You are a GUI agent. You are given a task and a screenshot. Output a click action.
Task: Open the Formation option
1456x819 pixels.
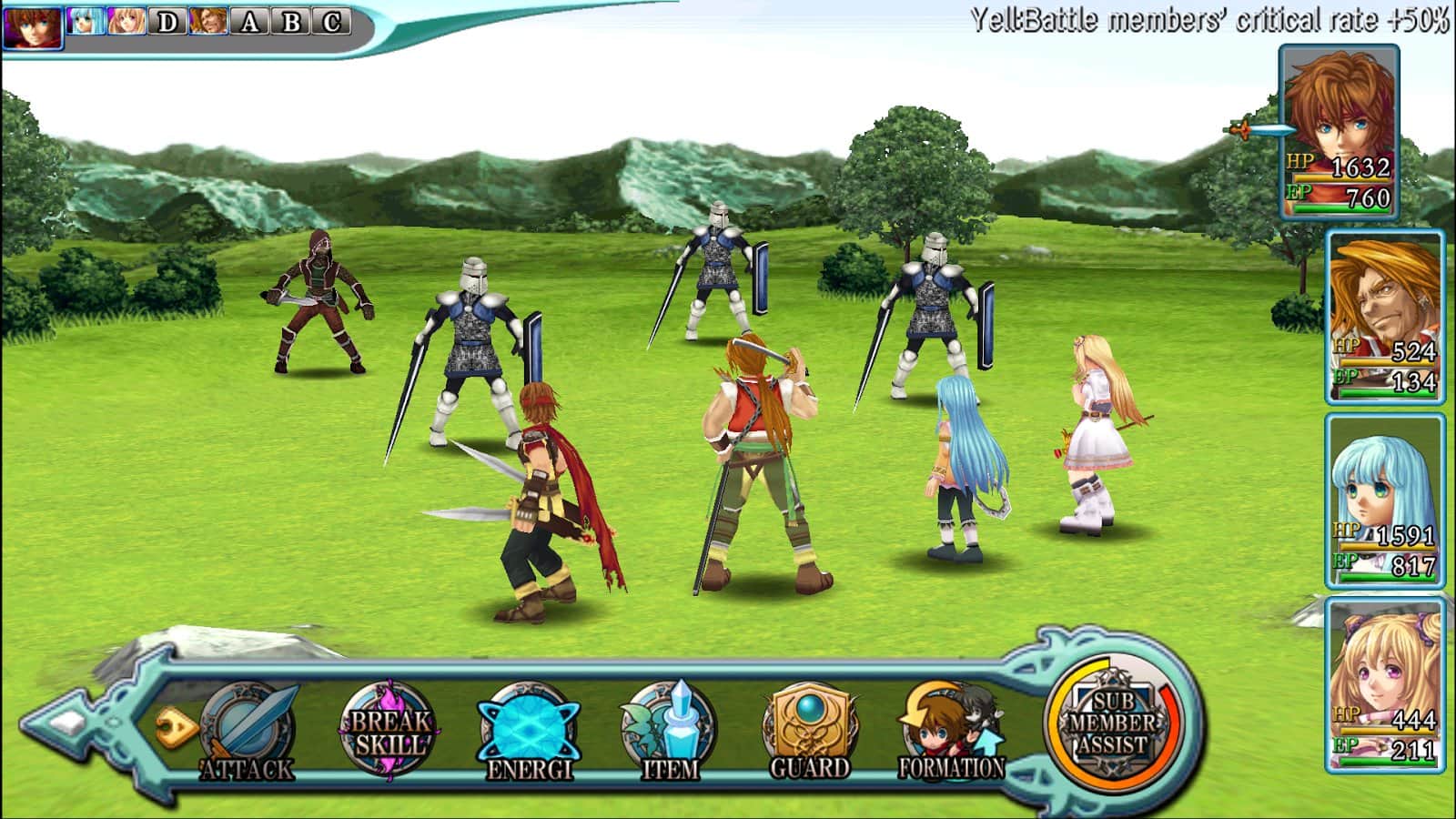click(x=951, y=733)
